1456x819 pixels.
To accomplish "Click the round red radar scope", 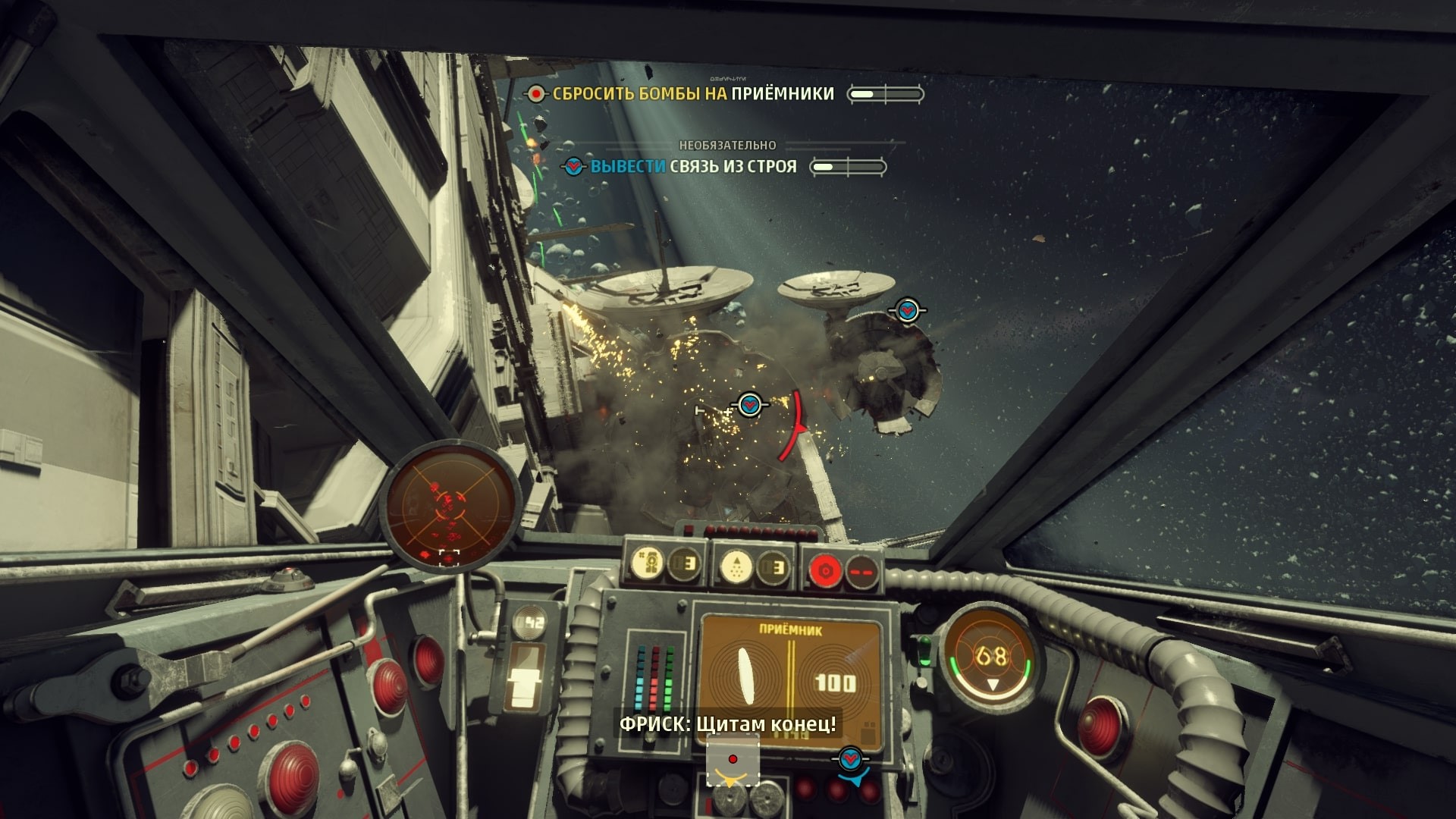I will pos(452,506).
